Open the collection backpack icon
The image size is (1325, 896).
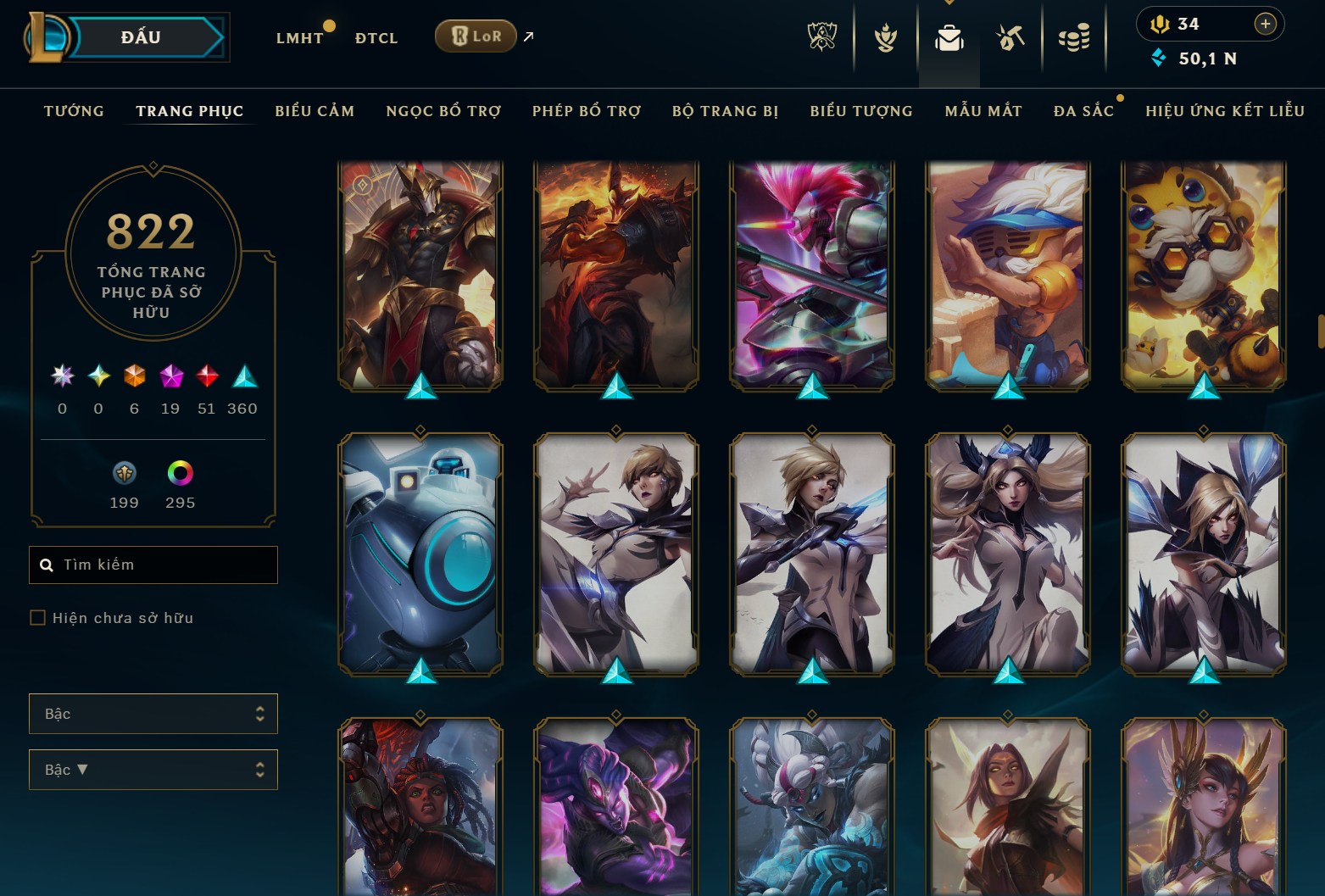pos(949,37)
